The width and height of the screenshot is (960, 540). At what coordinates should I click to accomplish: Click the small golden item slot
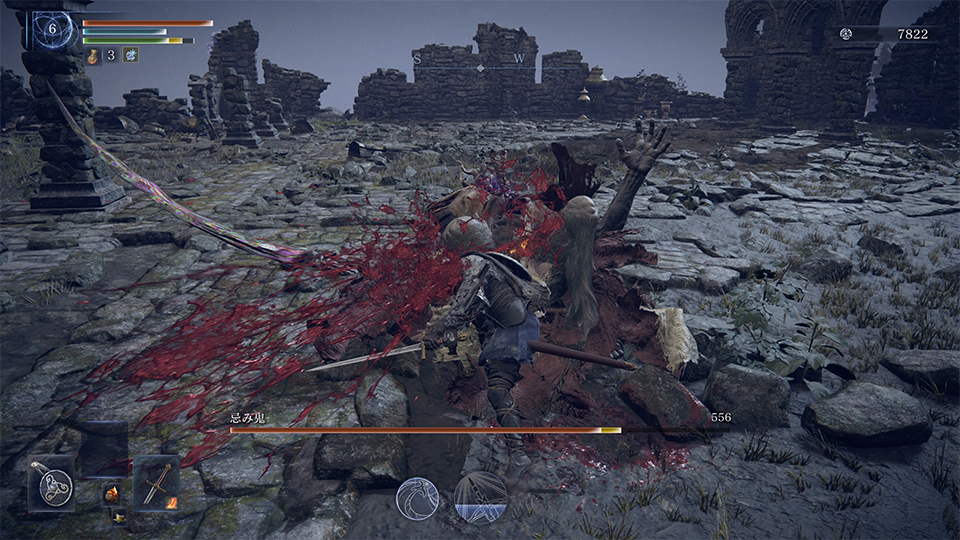[x=119, y=516]
